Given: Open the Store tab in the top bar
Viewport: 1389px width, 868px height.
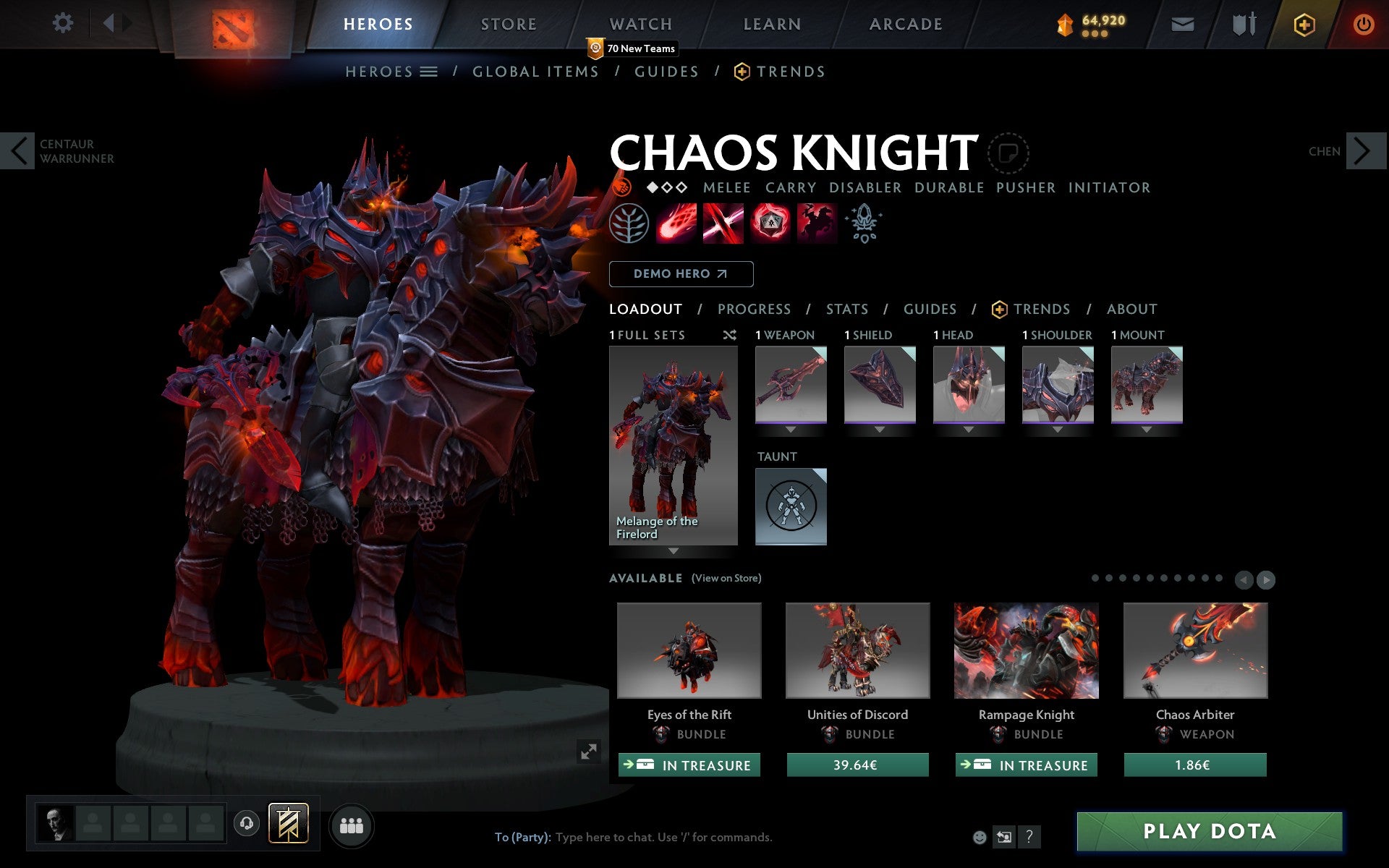Looking at the screenshot, I should 509,25.
